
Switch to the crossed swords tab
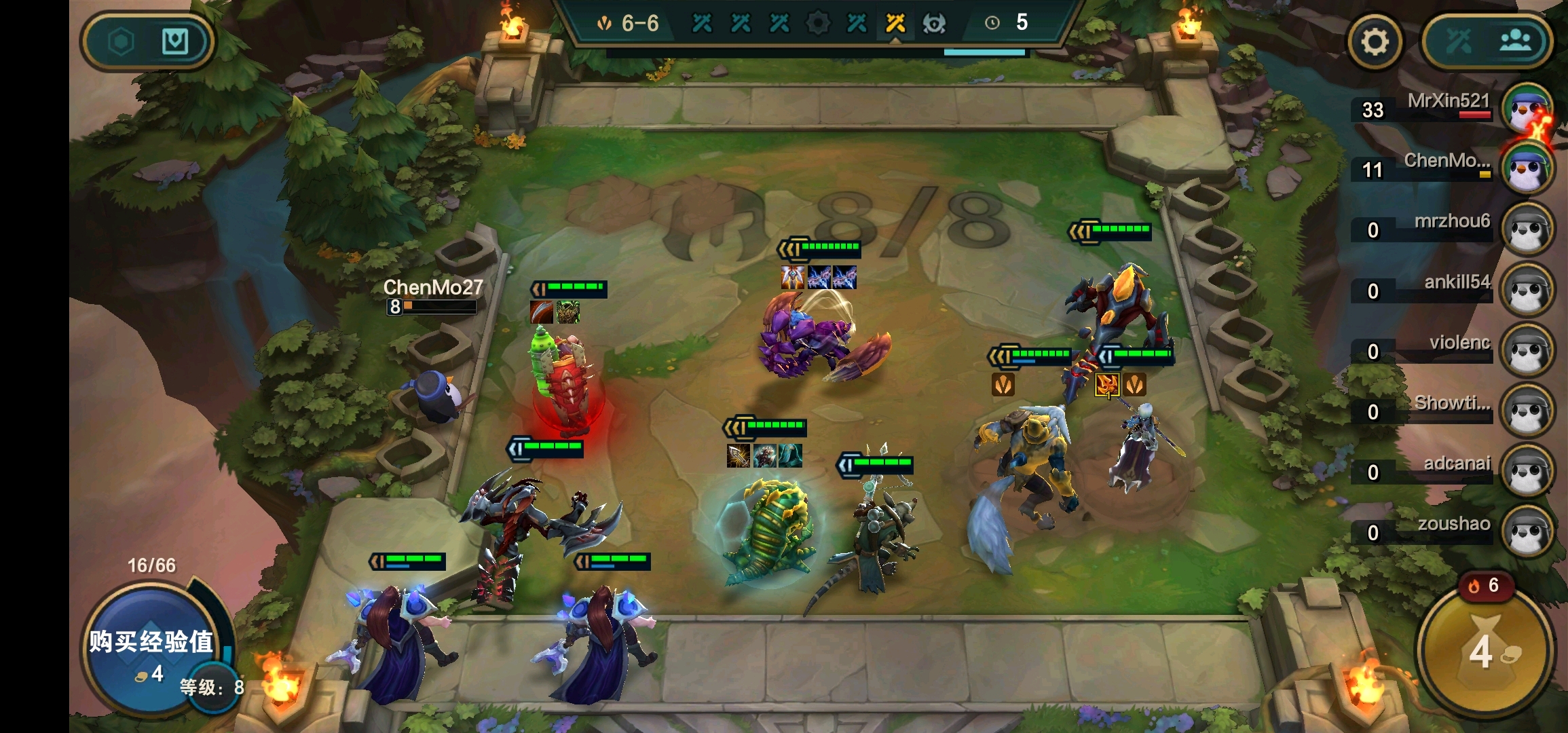(x=1458, y=42)
